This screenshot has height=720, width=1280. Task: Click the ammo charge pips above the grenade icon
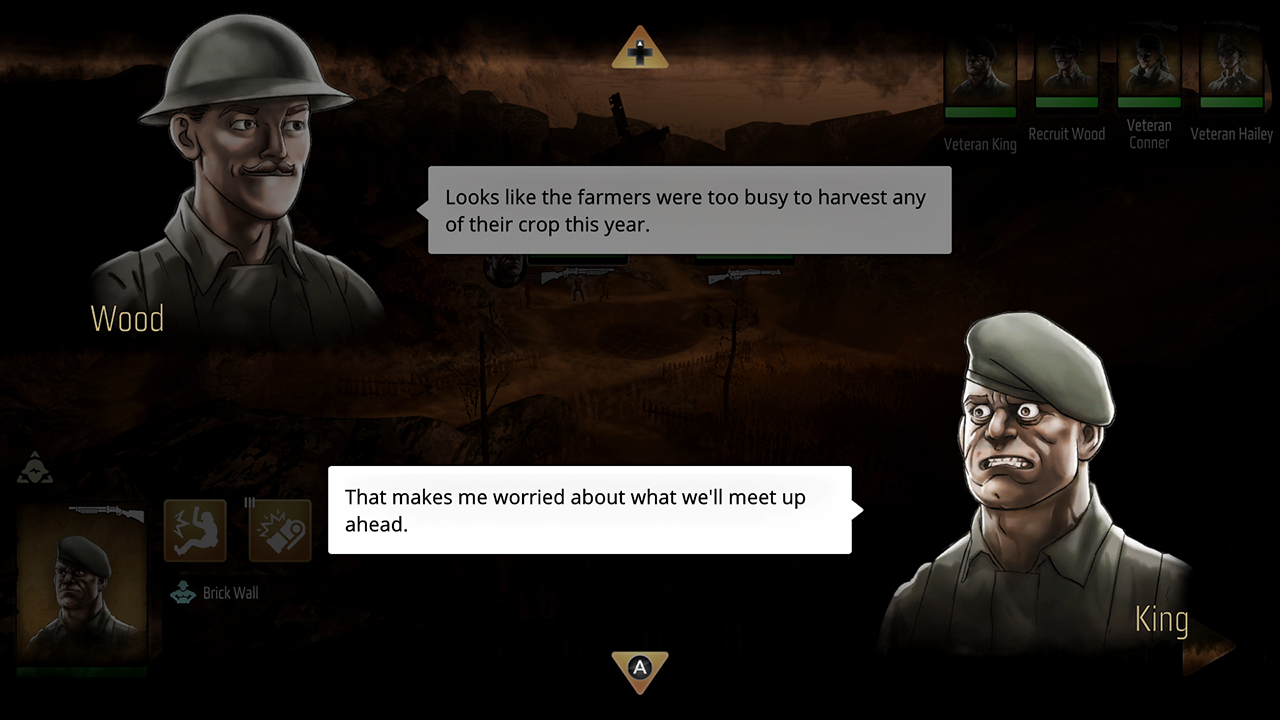[250, 500]
